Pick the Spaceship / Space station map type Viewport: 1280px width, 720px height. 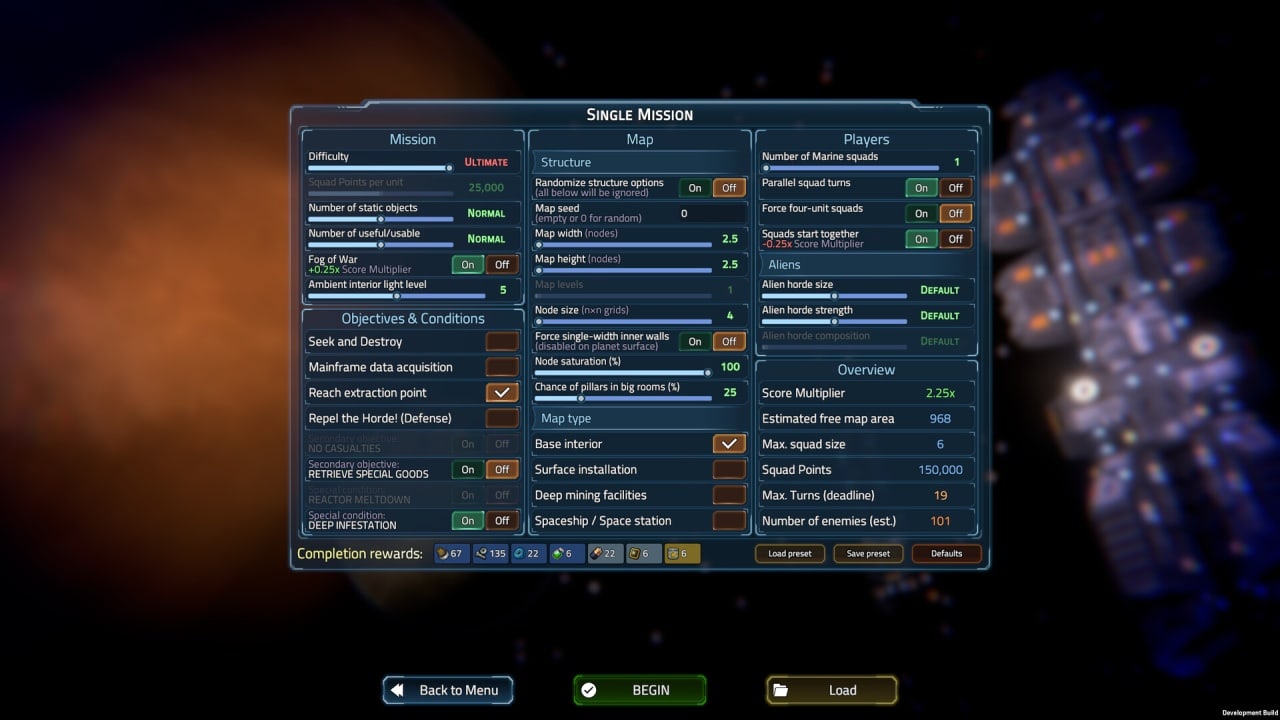729,521
